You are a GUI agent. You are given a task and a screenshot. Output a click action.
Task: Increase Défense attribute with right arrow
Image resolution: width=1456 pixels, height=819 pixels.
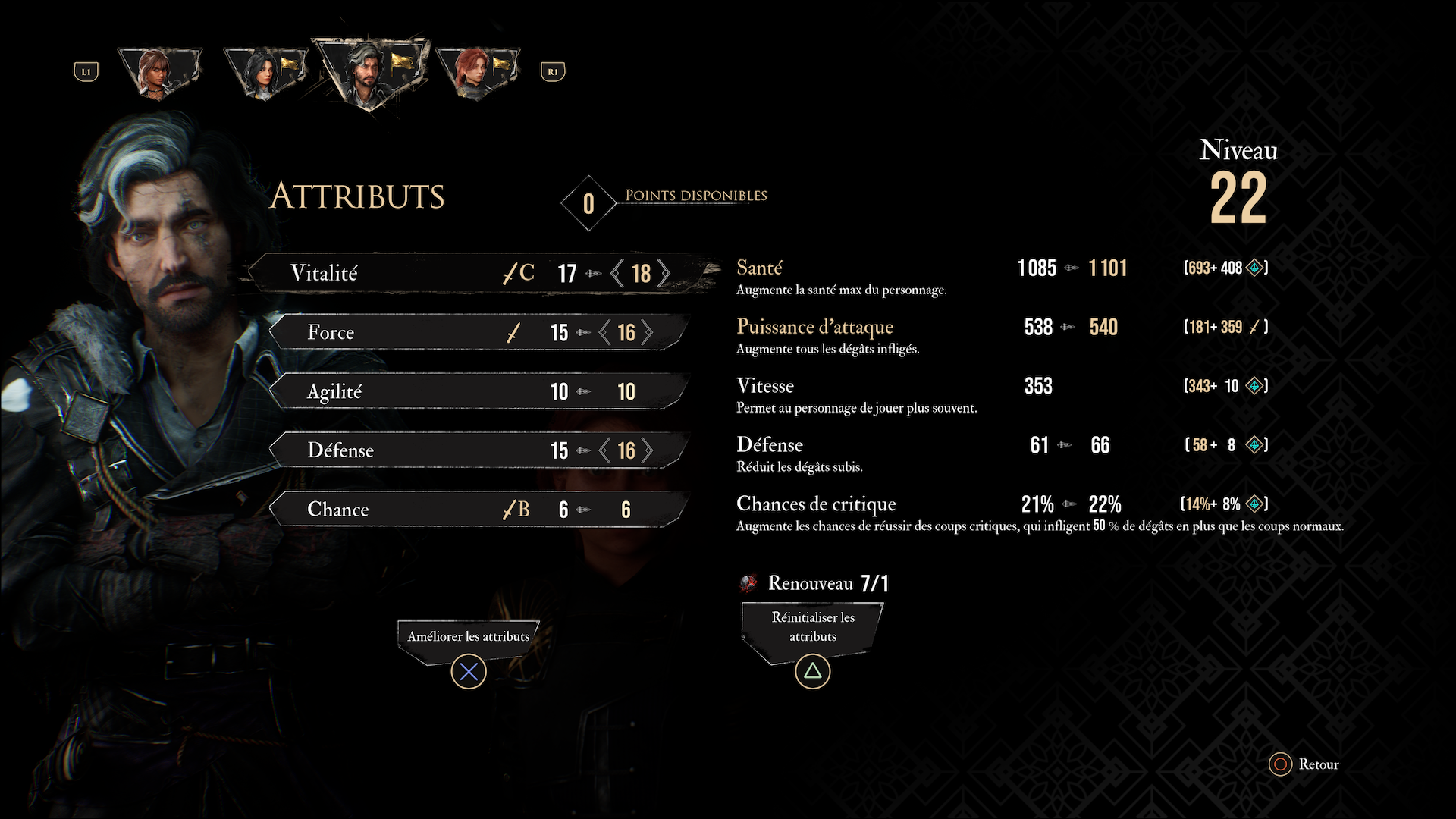click(648, 450)
